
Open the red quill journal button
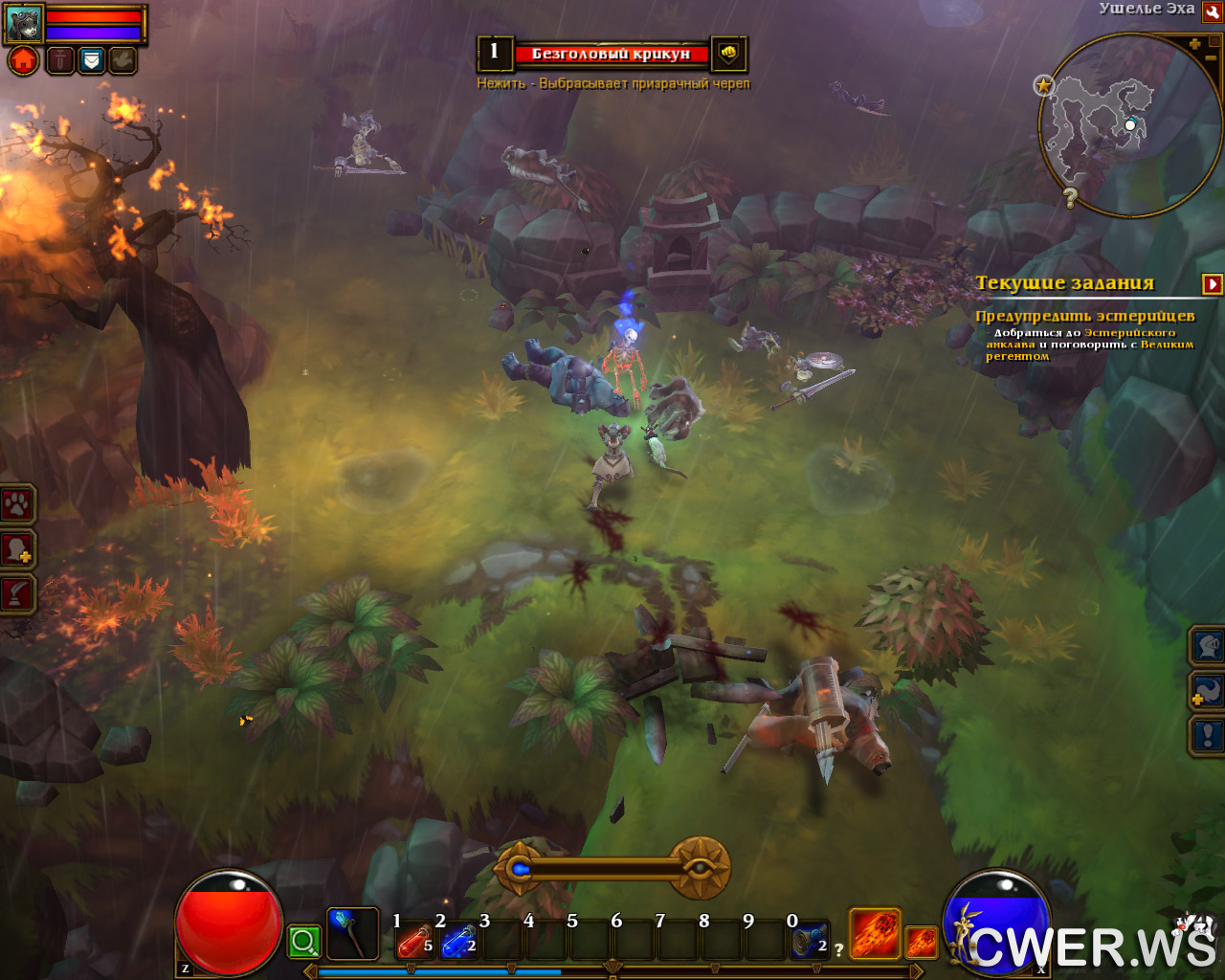click(x=17, y=593)
